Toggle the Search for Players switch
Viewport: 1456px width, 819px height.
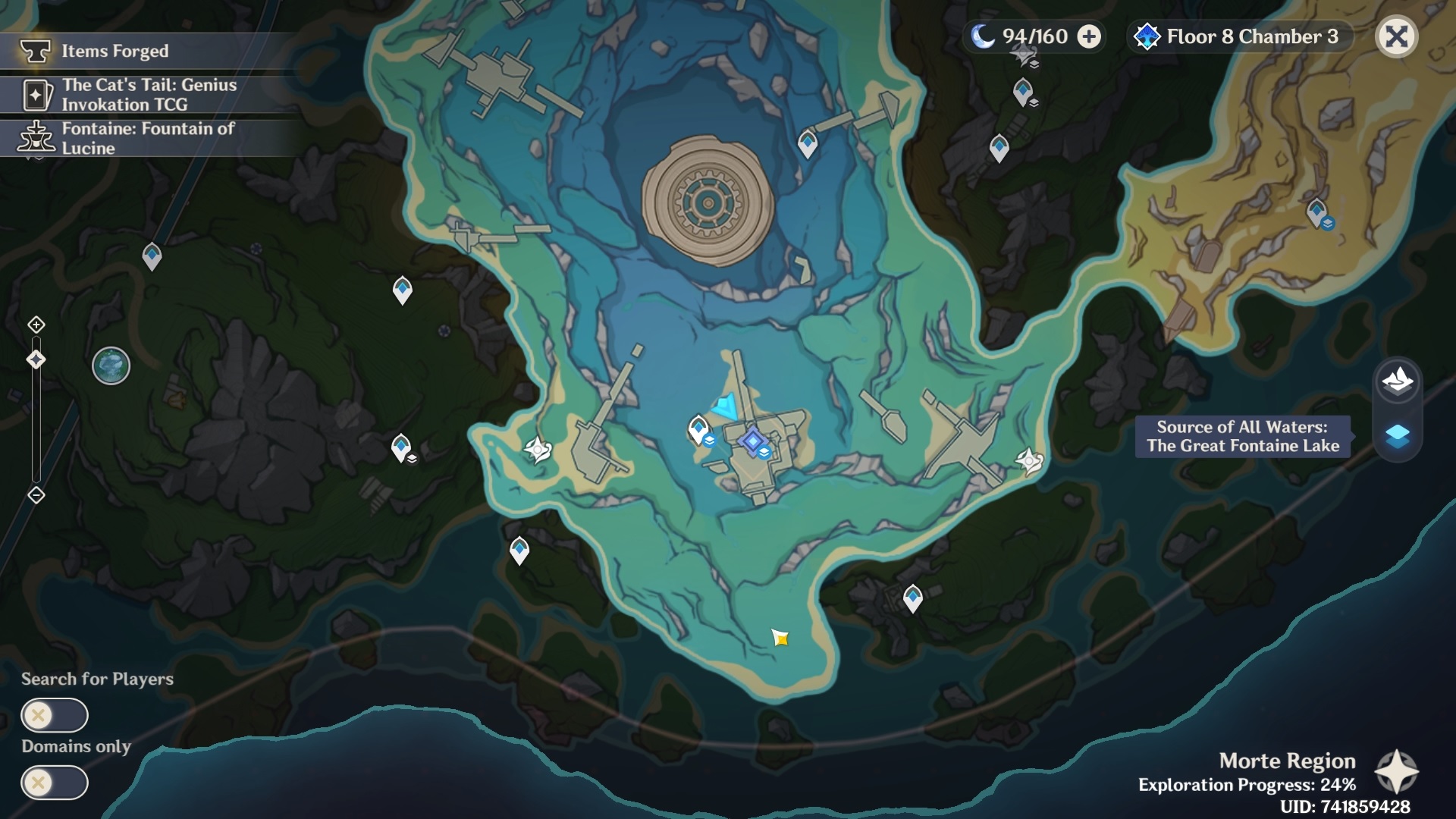pos(55,715)
